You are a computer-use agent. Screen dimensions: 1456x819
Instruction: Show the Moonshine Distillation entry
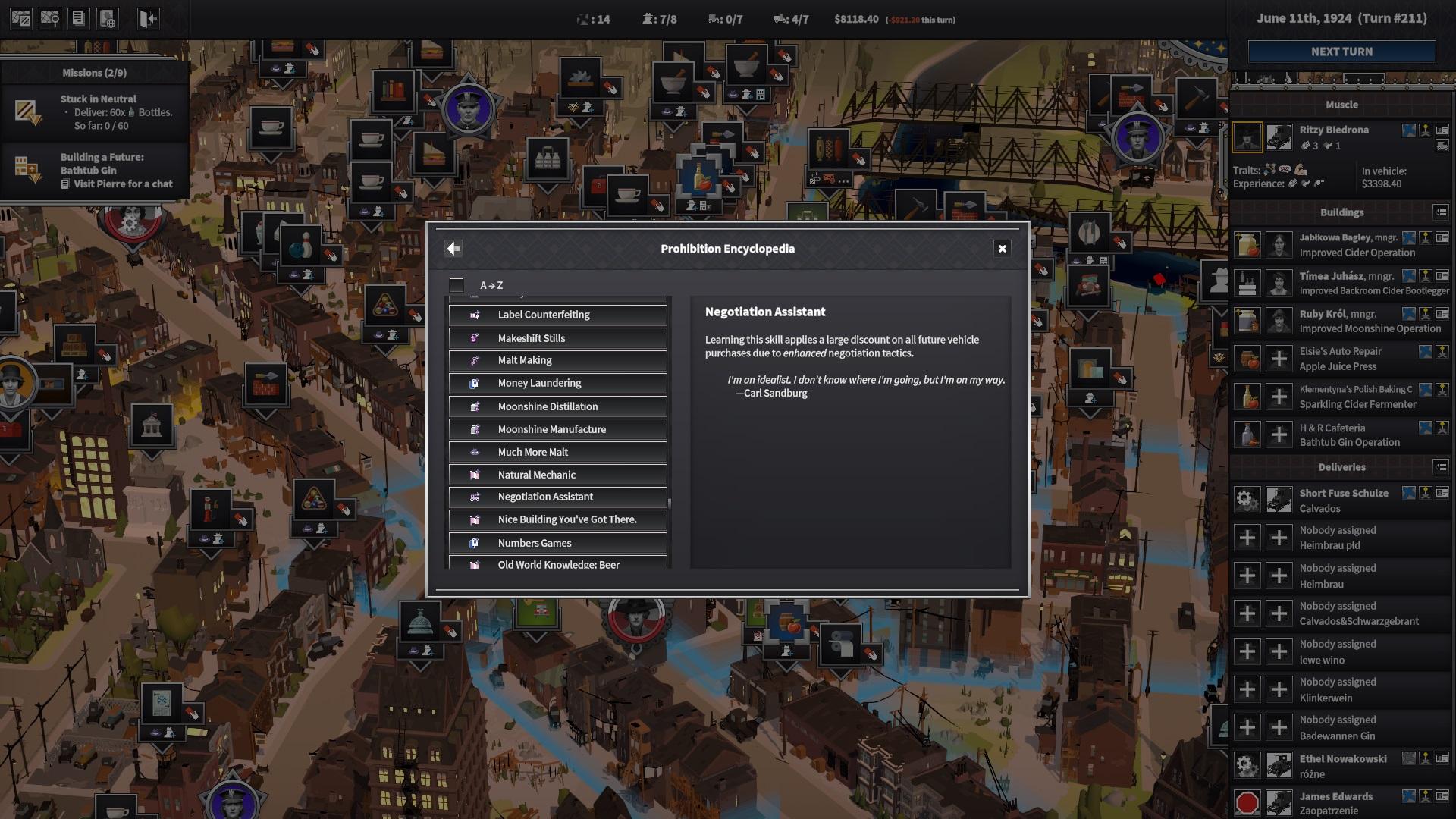557,406
